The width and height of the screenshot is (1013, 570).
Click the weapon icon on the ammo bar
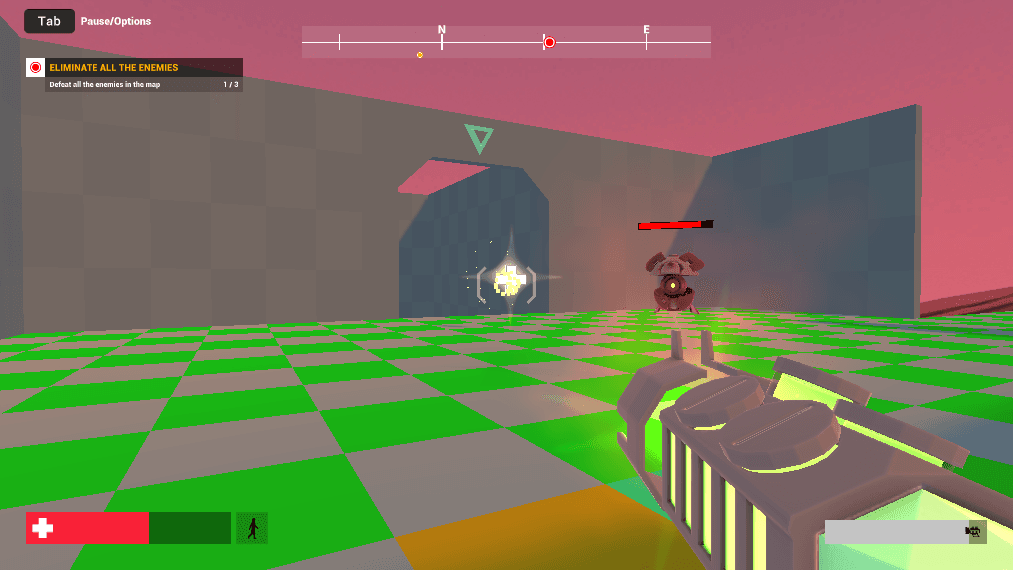click(972, 532)
